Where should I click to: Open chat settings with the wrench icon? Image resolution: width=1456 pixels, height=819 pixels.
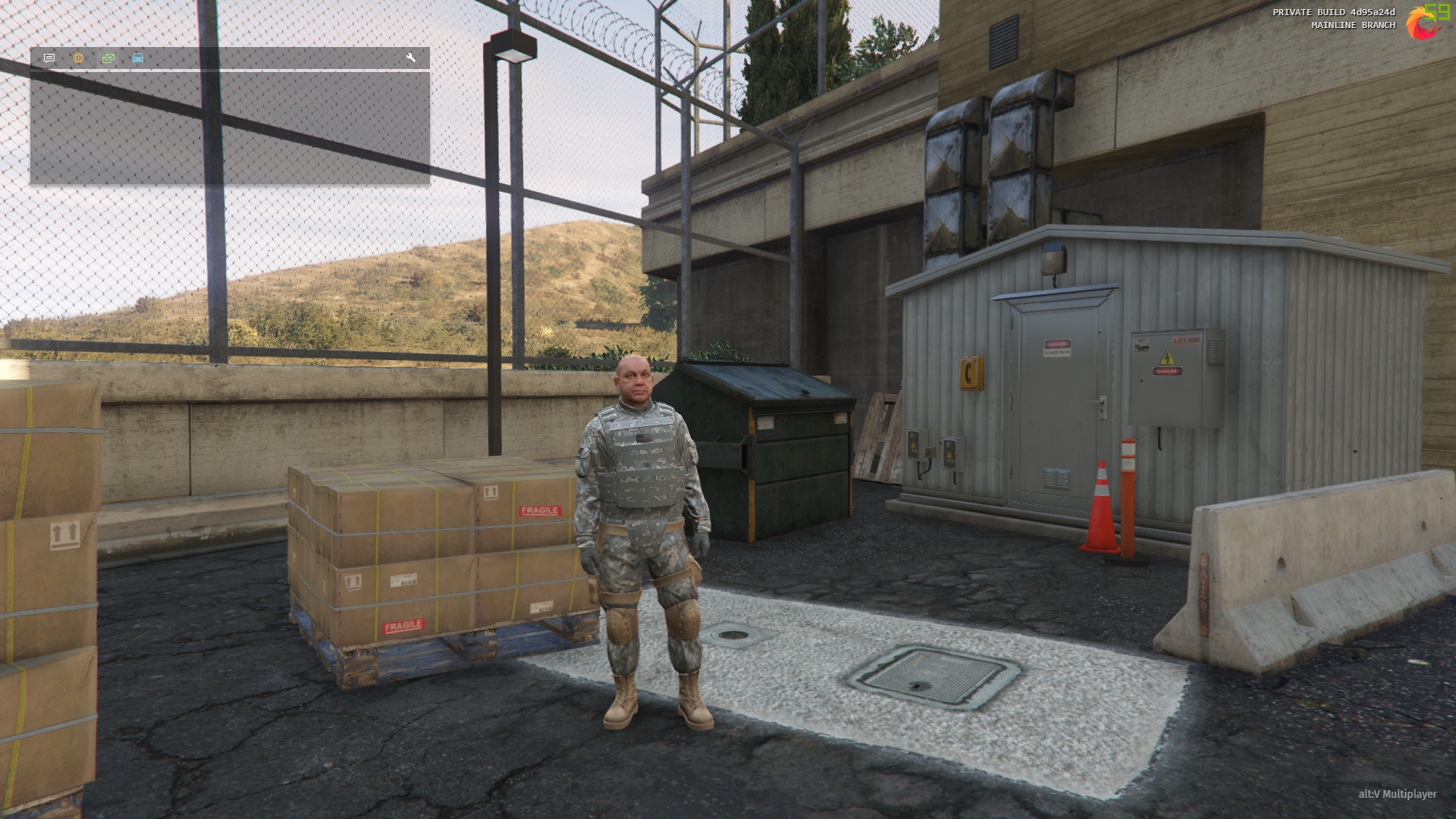[411, 58]
